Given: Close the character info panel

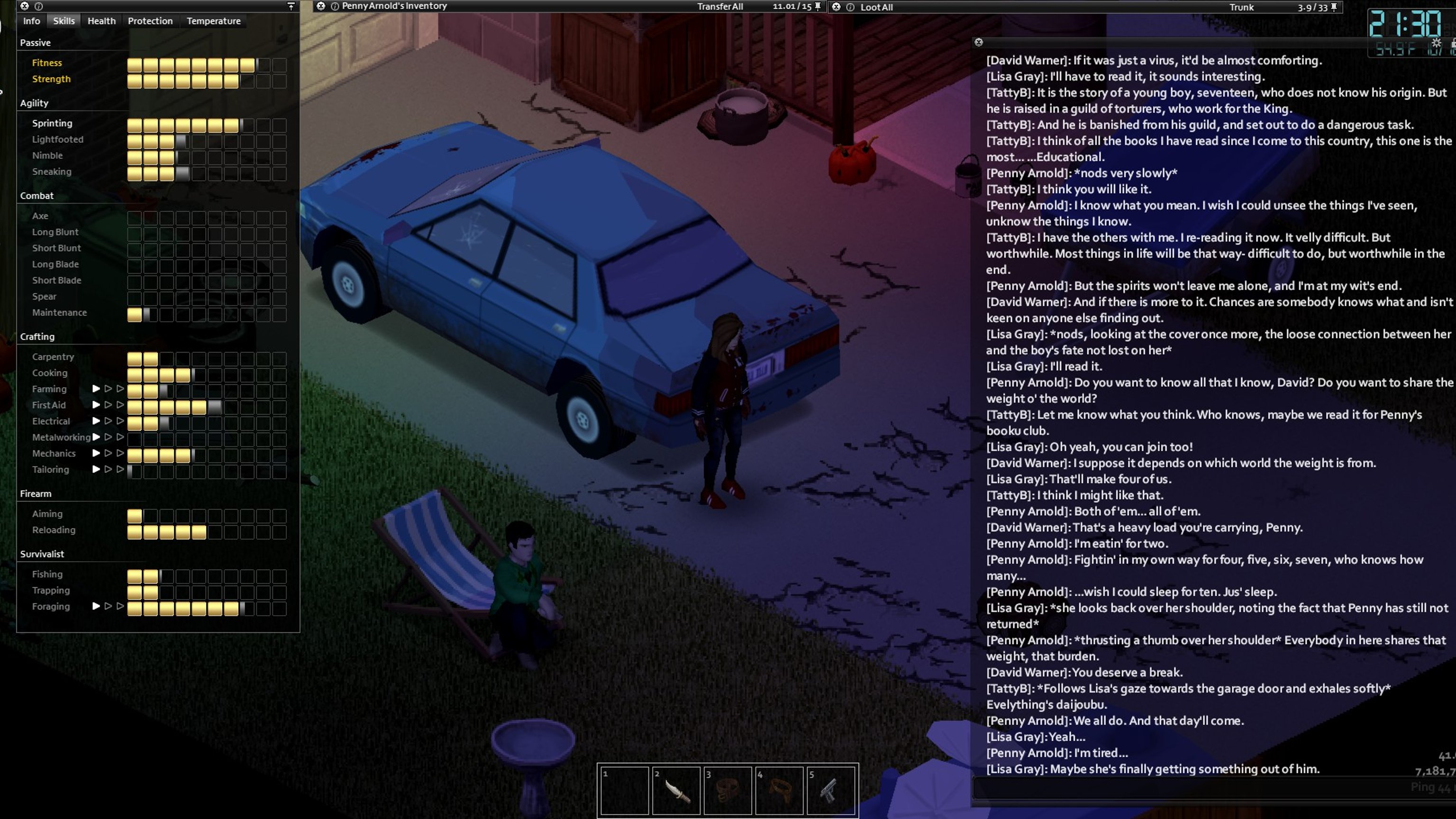Looking at the screenshot, I should (x=24, y=6).
